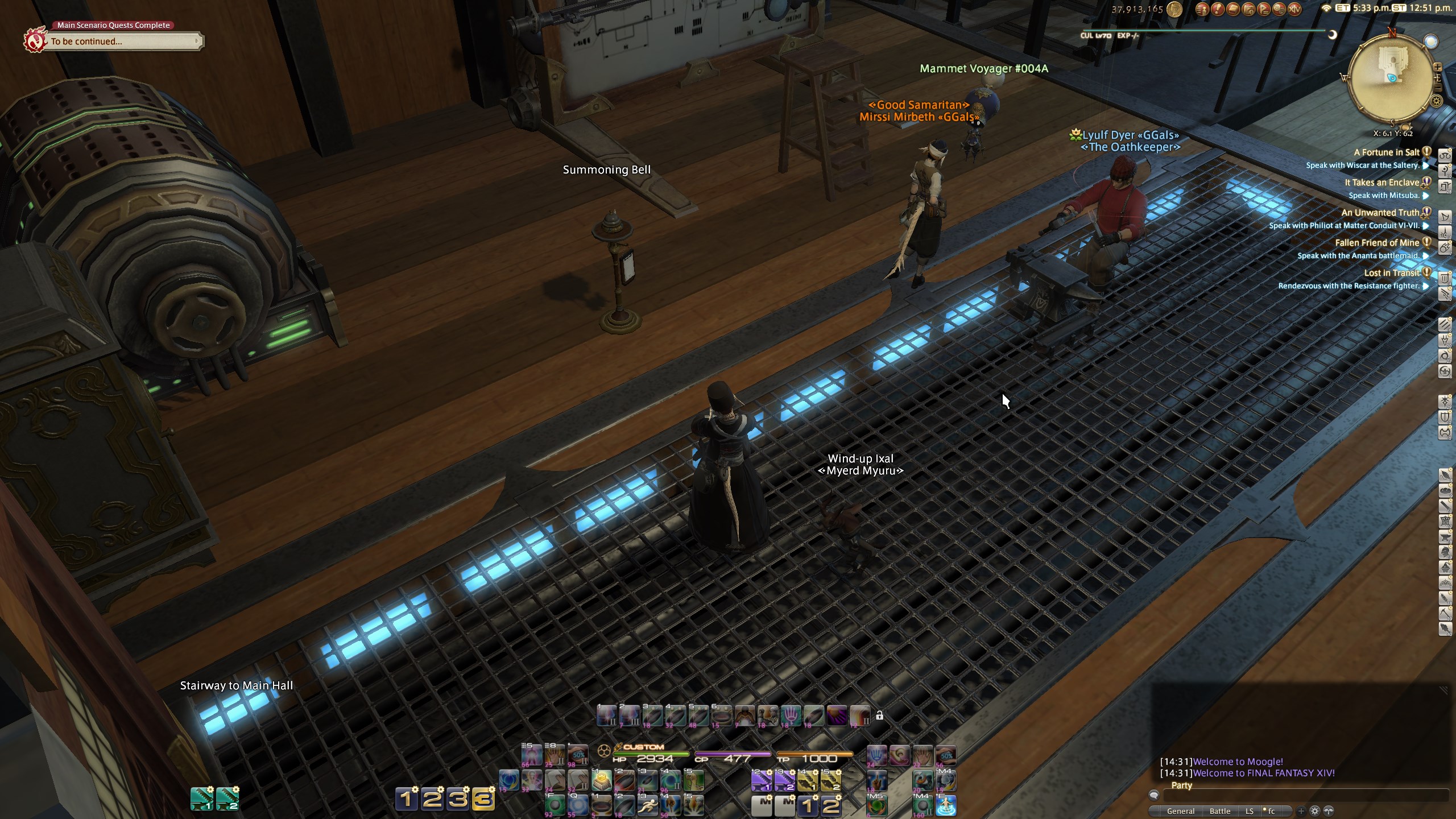
Task: Open 'An Unwanted Truth' quest from duty list
Action: click(x=1380, y=213)
